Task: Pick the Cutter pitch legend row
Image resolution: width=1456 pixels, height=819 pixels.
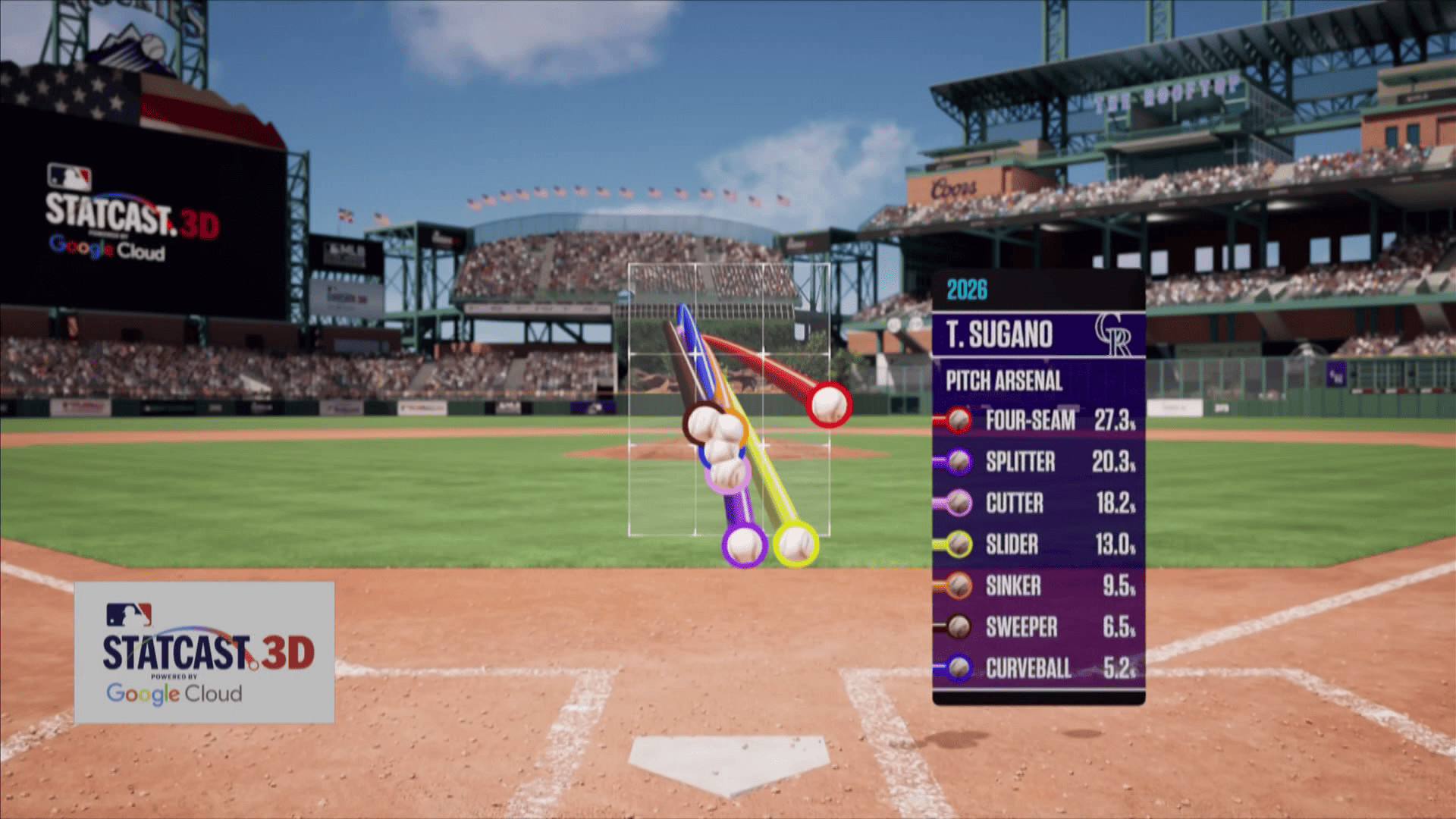Action: click(x=1037, y=503)
